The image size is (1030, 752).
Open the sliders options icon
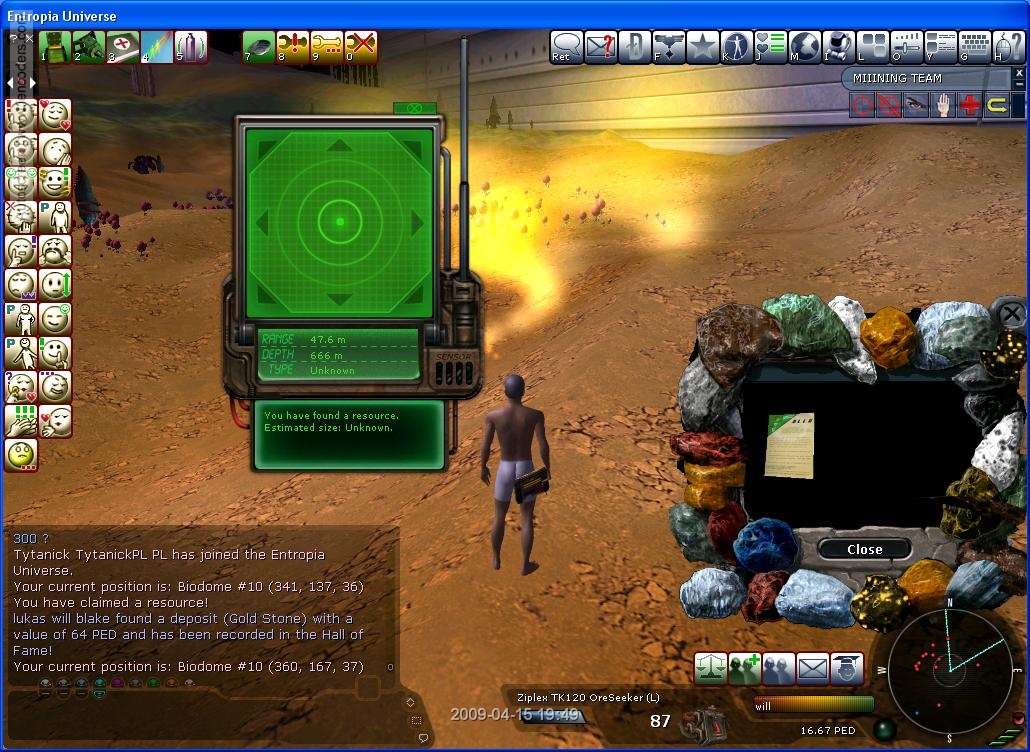(906, 46)
